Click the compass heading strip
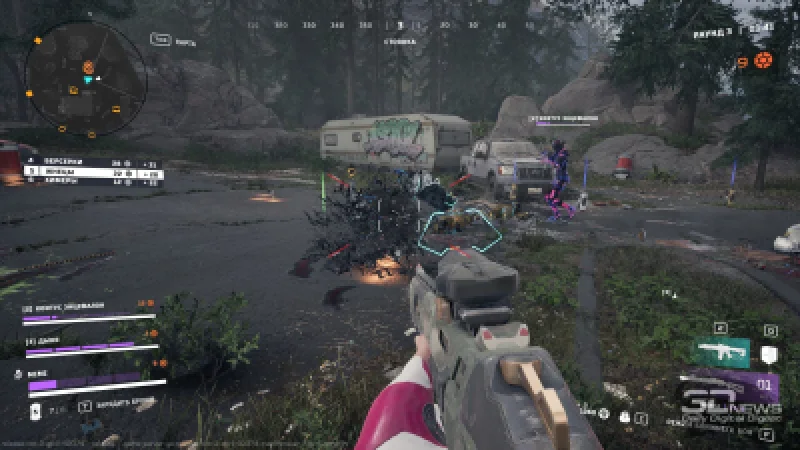The image size is (800, 450). 400,25
